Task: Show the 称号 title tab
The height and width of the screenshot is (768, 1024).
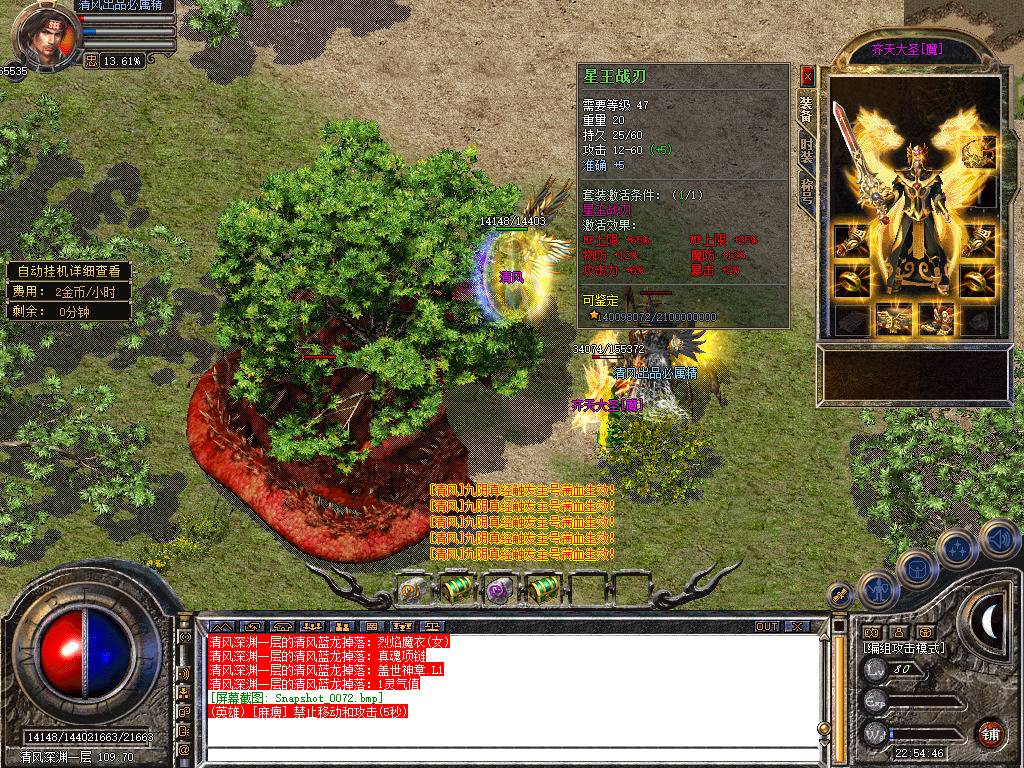Action: pos(806,189)
